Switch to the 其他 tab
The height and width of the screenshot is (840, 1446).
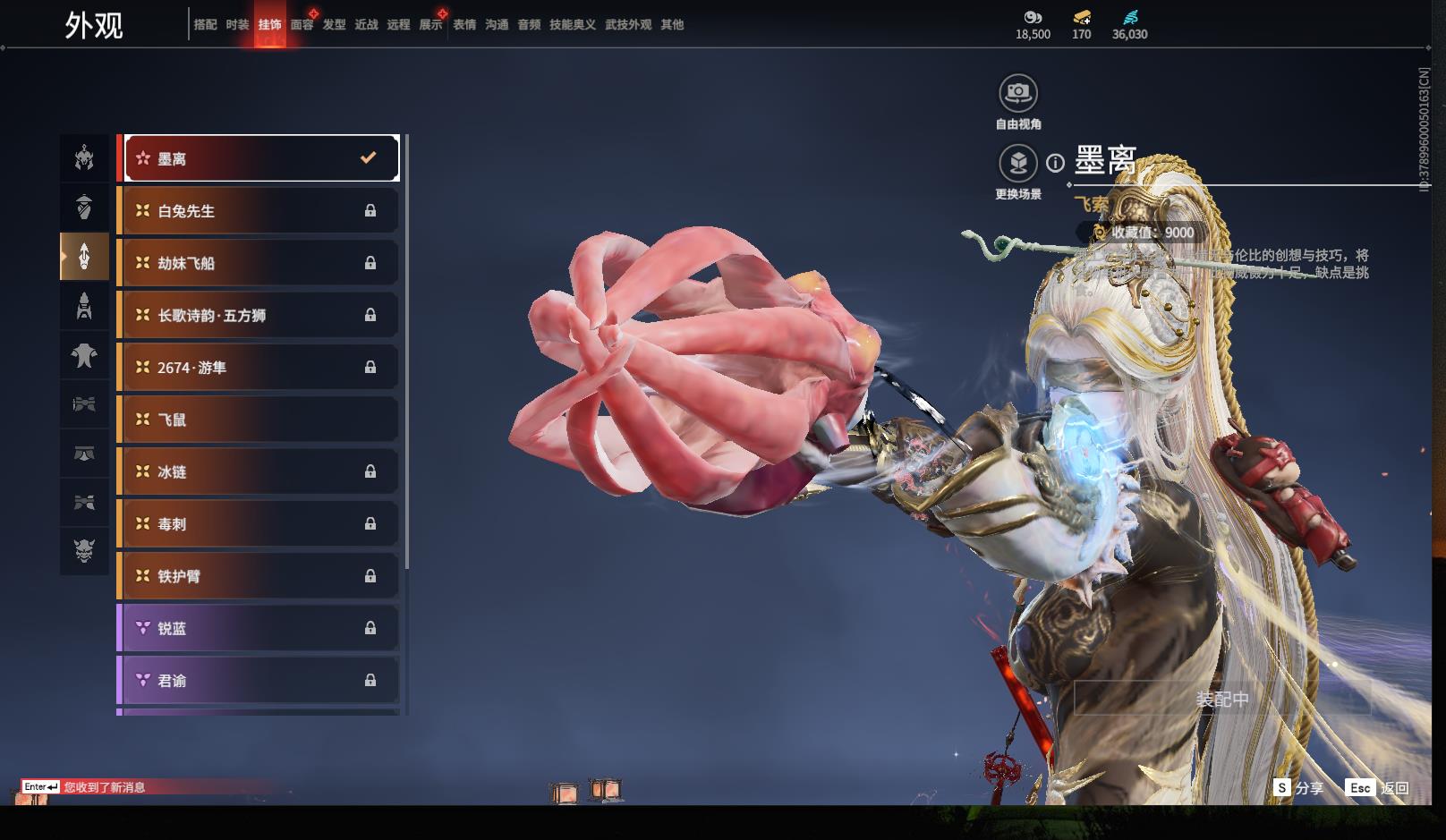[672, 25]
